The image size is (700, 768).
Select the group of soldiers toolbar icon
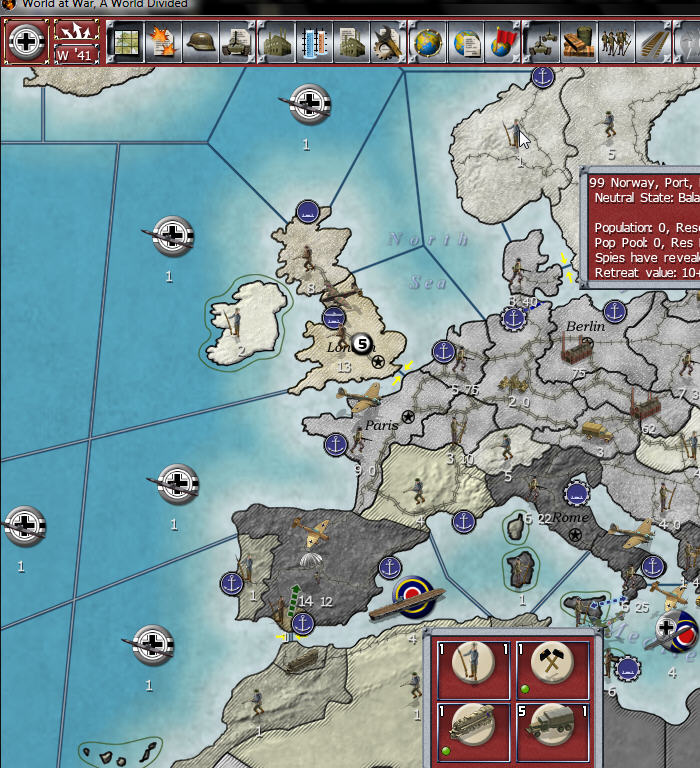coord(616,42)
